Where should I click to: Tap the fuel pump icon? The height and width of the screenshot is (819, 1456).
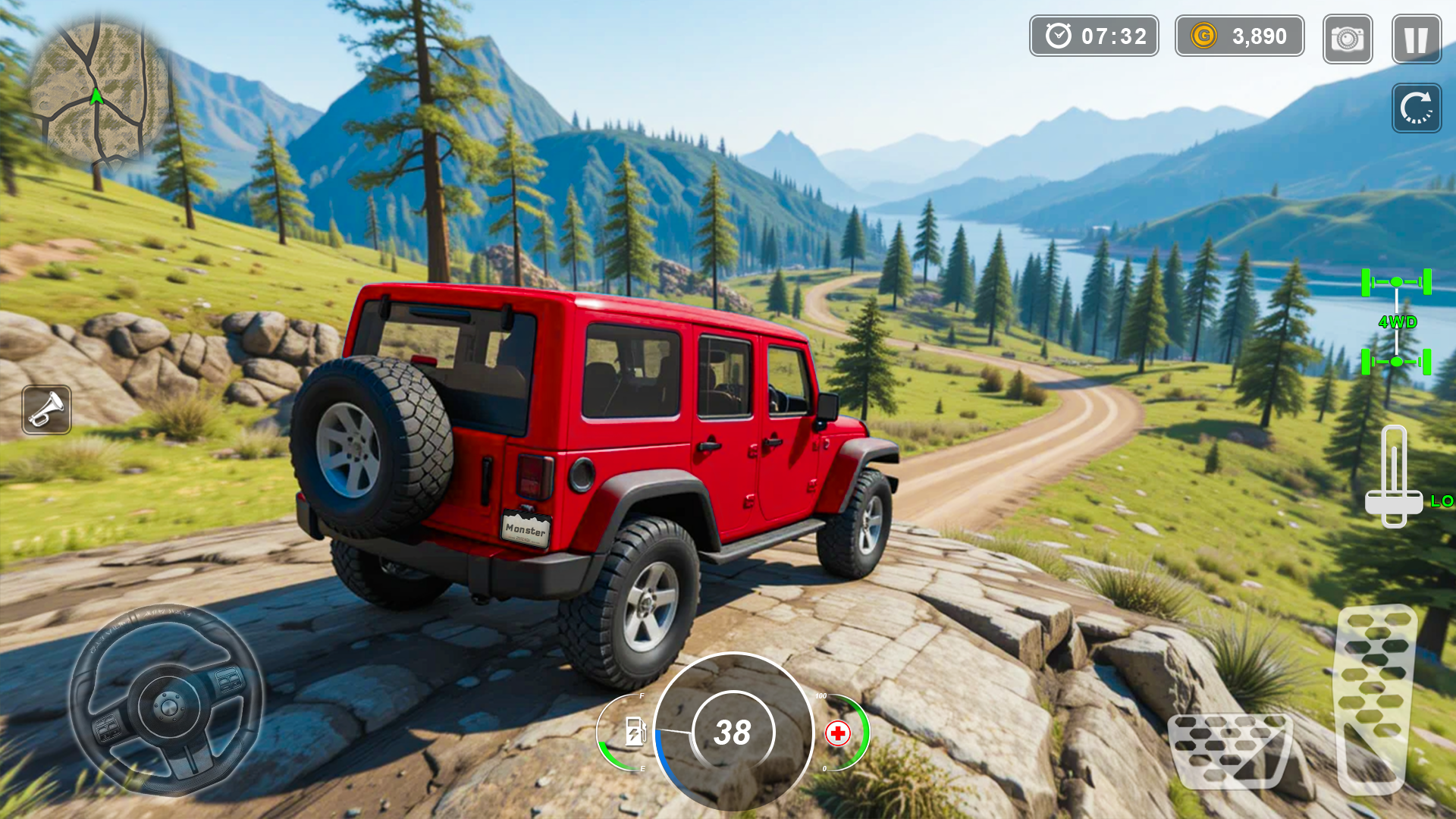point(635,732)
